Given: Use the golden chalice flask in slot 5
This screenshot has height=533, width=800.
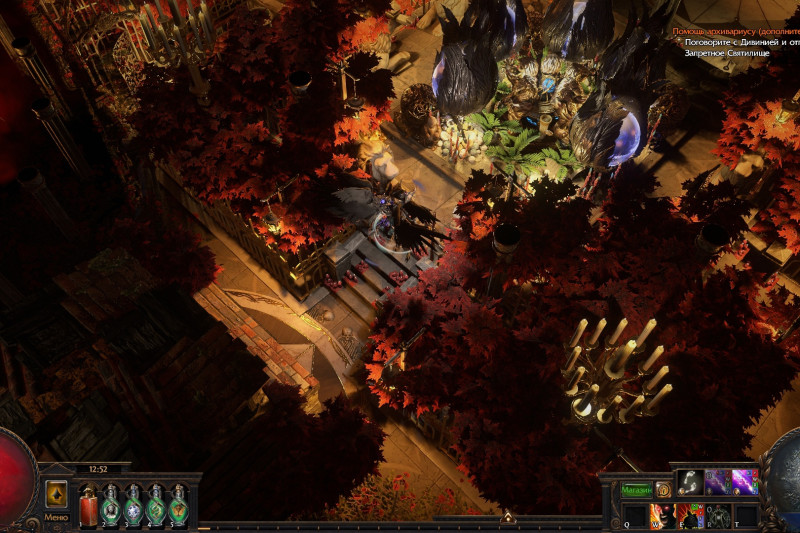Looking at the screenshot, I should [x=179, y=504].
